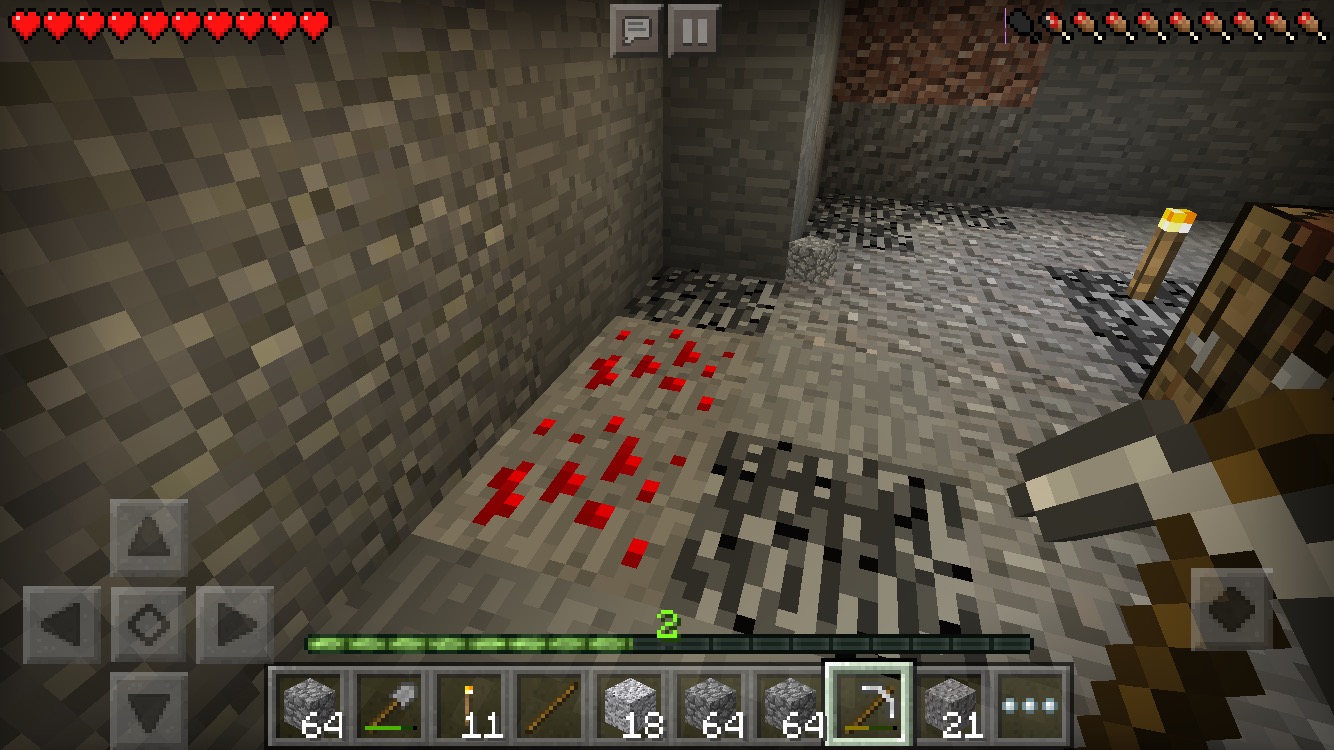
Task: Tap the D-pad center diamond button
Action: [x=149, y=626]
